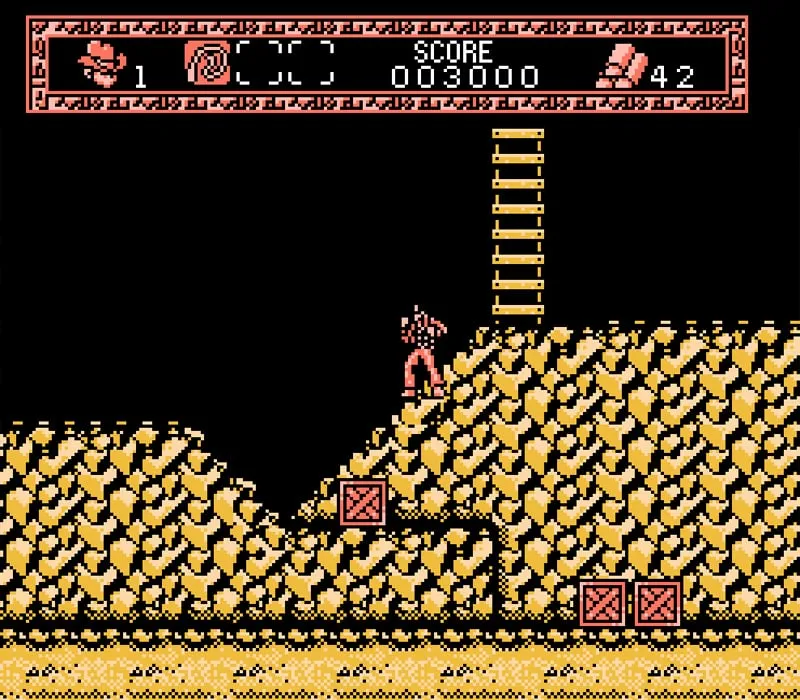Select the coiled whip weapon icon
This screenshot has width=800, height=700.
point(206,63)
